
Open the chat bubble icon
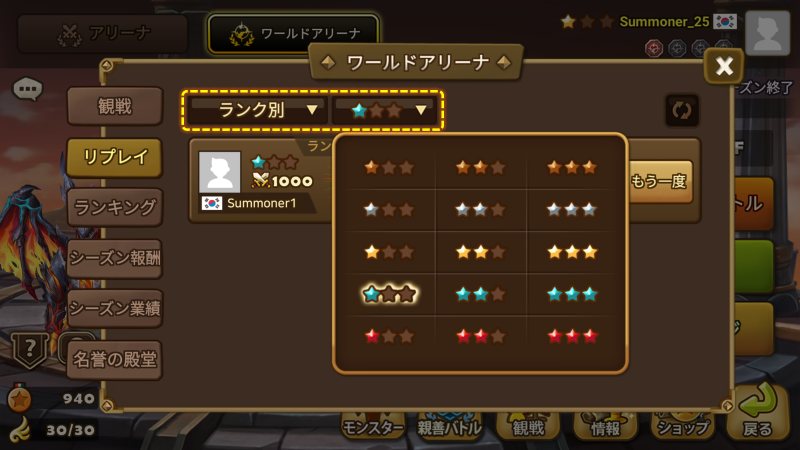[x=27, y=89]
